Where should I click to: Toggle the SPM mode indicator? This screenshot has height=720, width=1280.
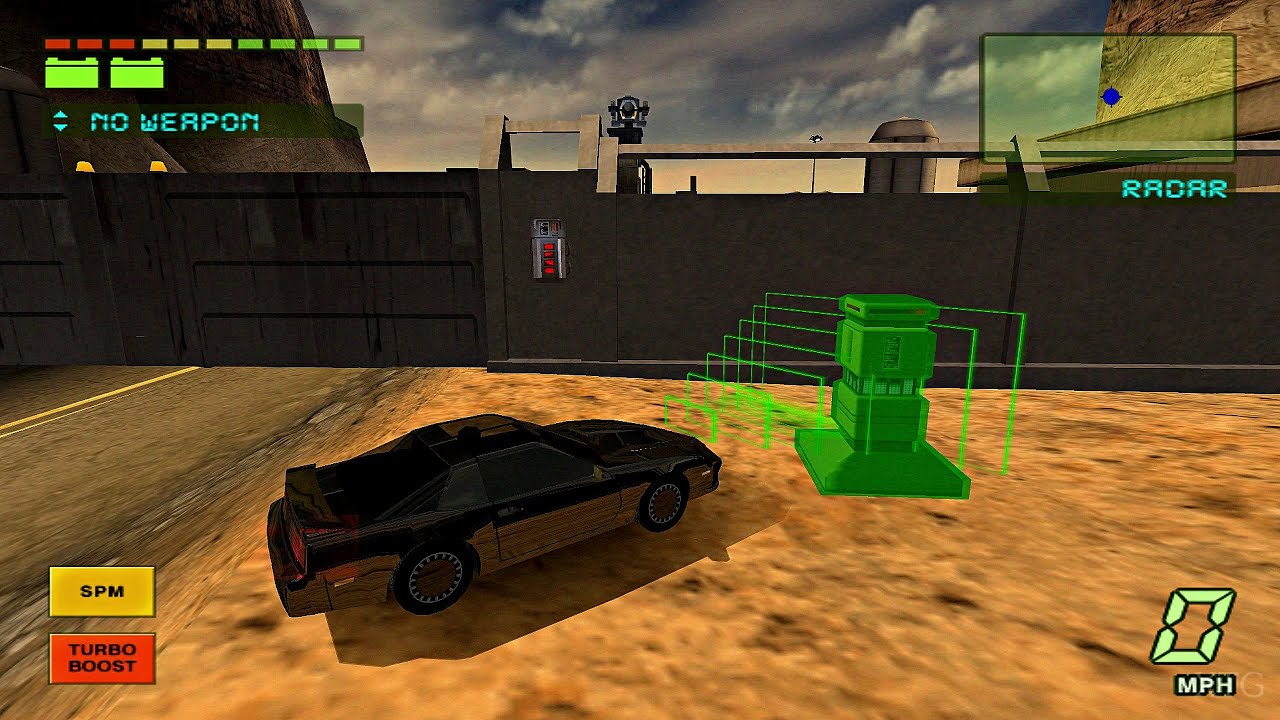103,591
